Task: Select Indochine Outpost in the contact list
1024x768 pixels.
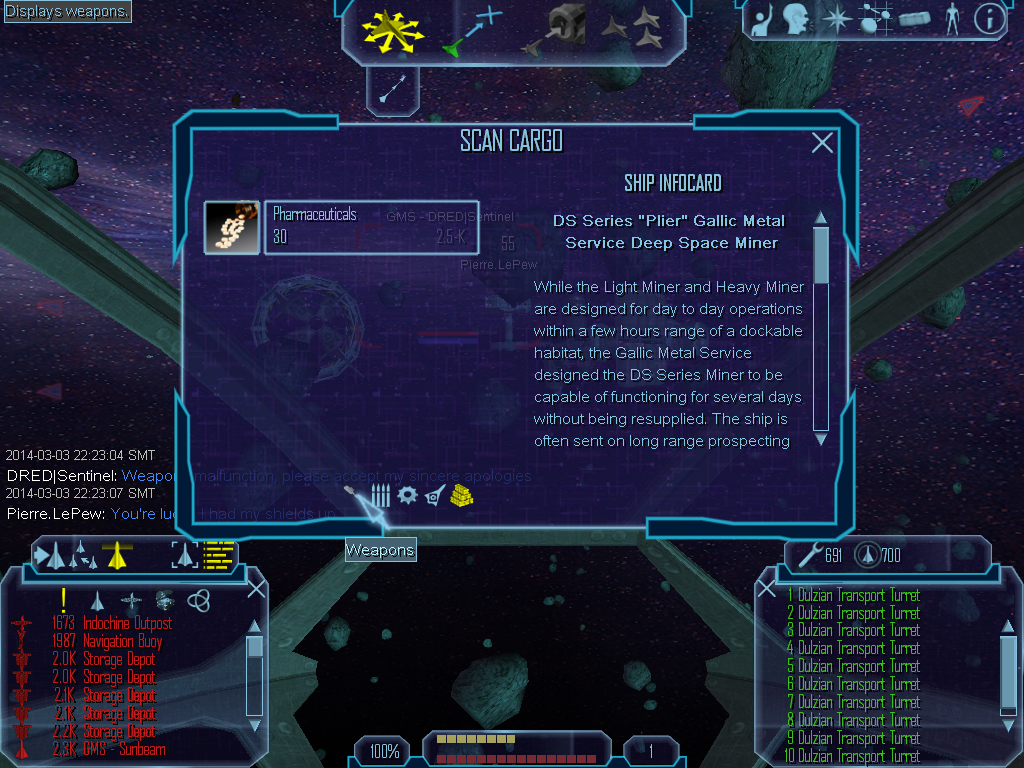Action: [x=127, y=624]
